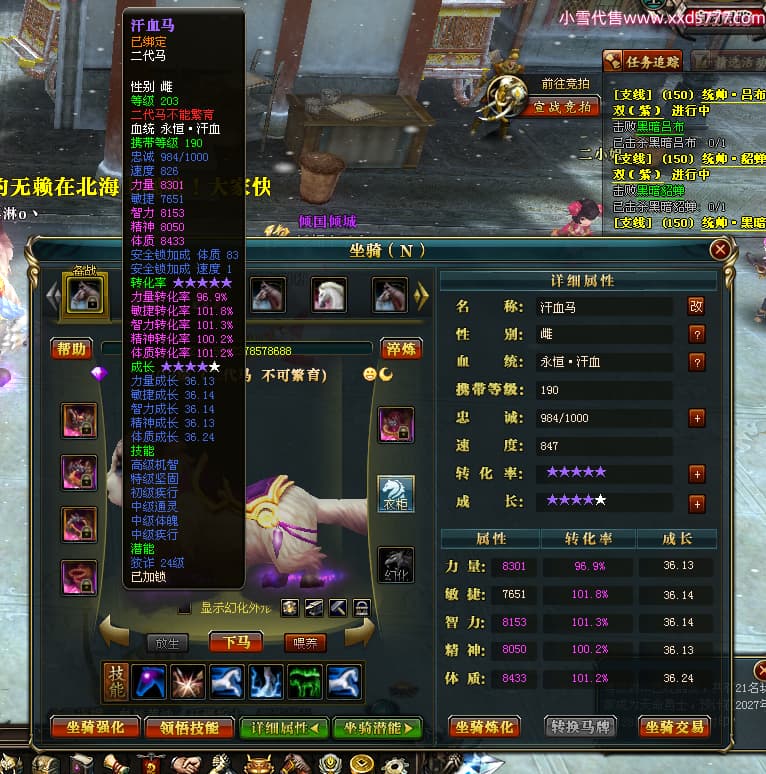Toggle the 详细属性 detailed attributes panel
This screenshot has height=774, width=766.
click(285, 727)
